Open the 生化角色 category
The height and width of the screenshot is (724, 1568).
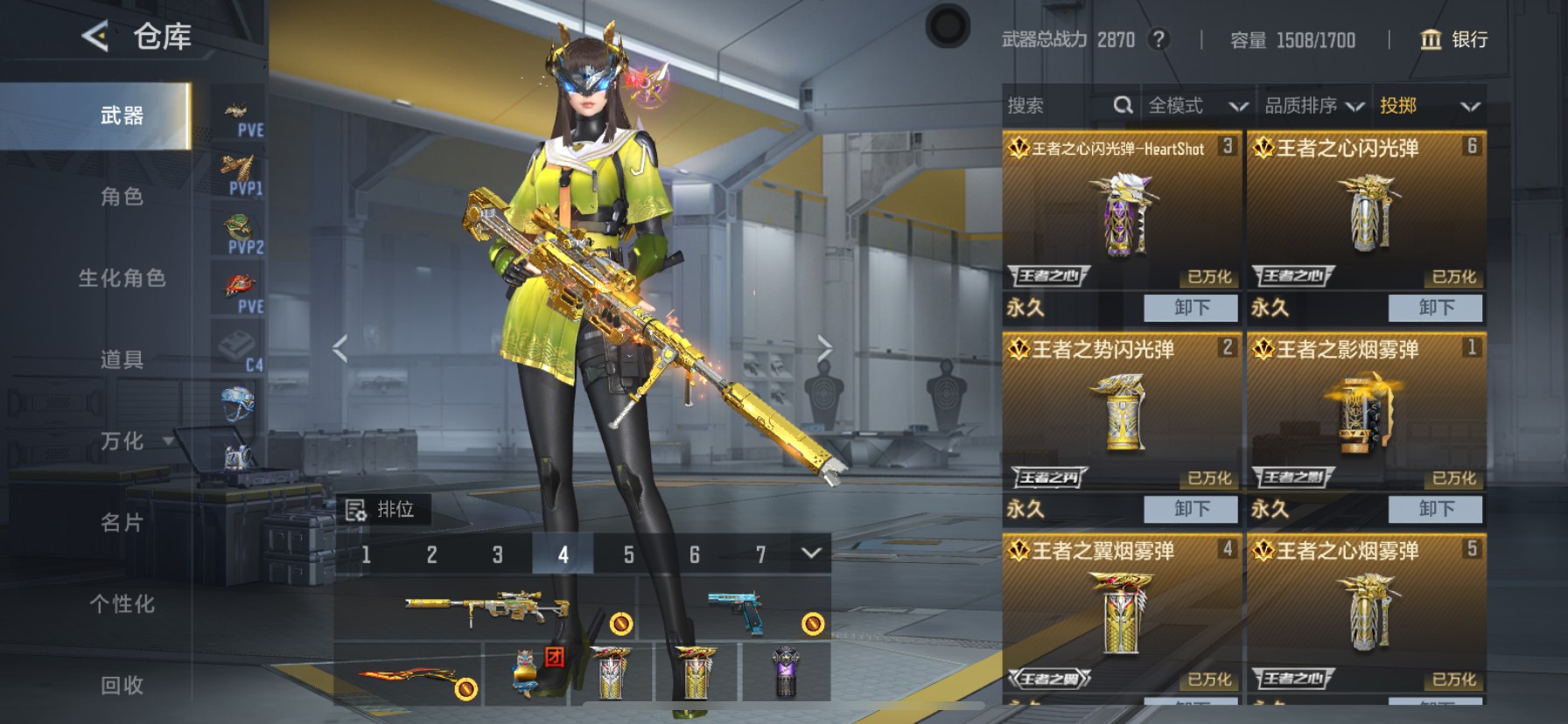(x=122, y=278)
